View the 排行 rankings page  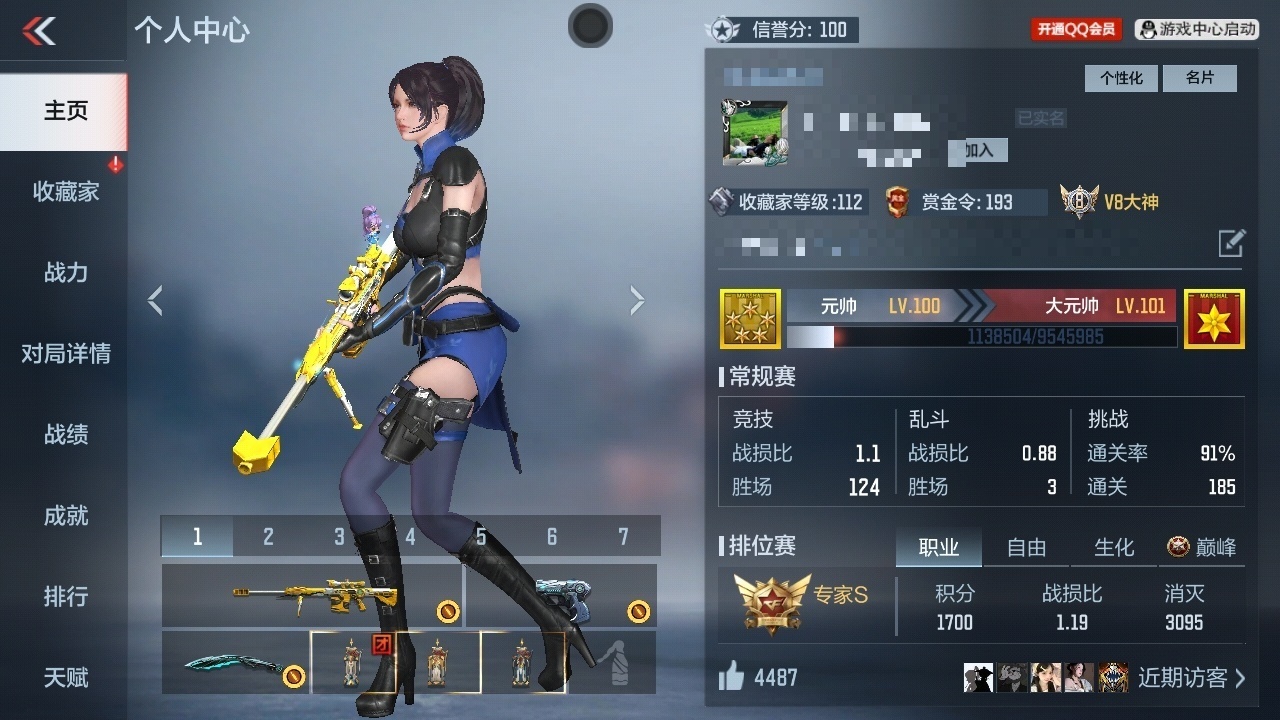click(x=65, y=596)
